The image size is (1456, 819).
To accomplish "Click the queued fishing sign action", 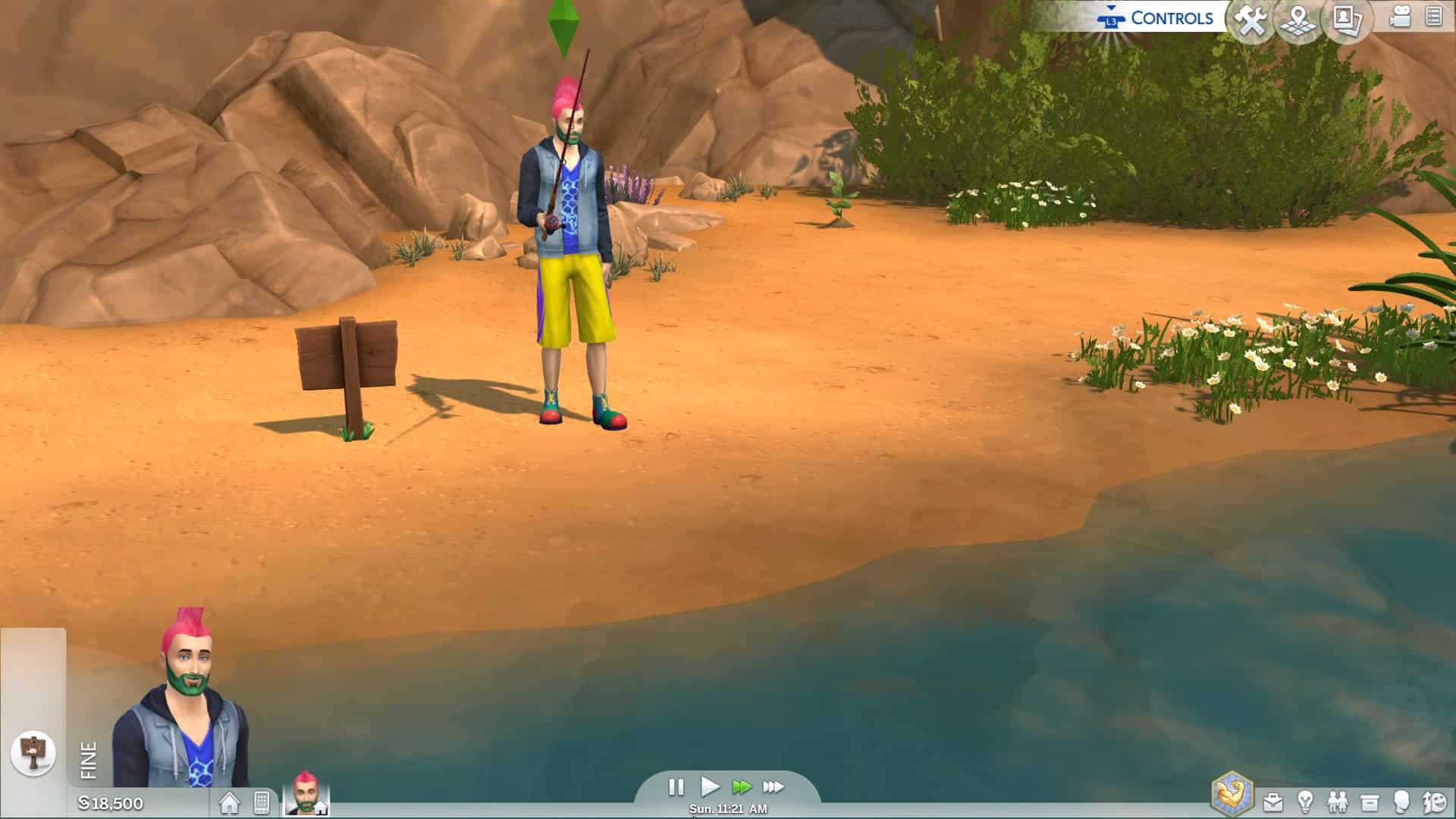I will (33, 753).
